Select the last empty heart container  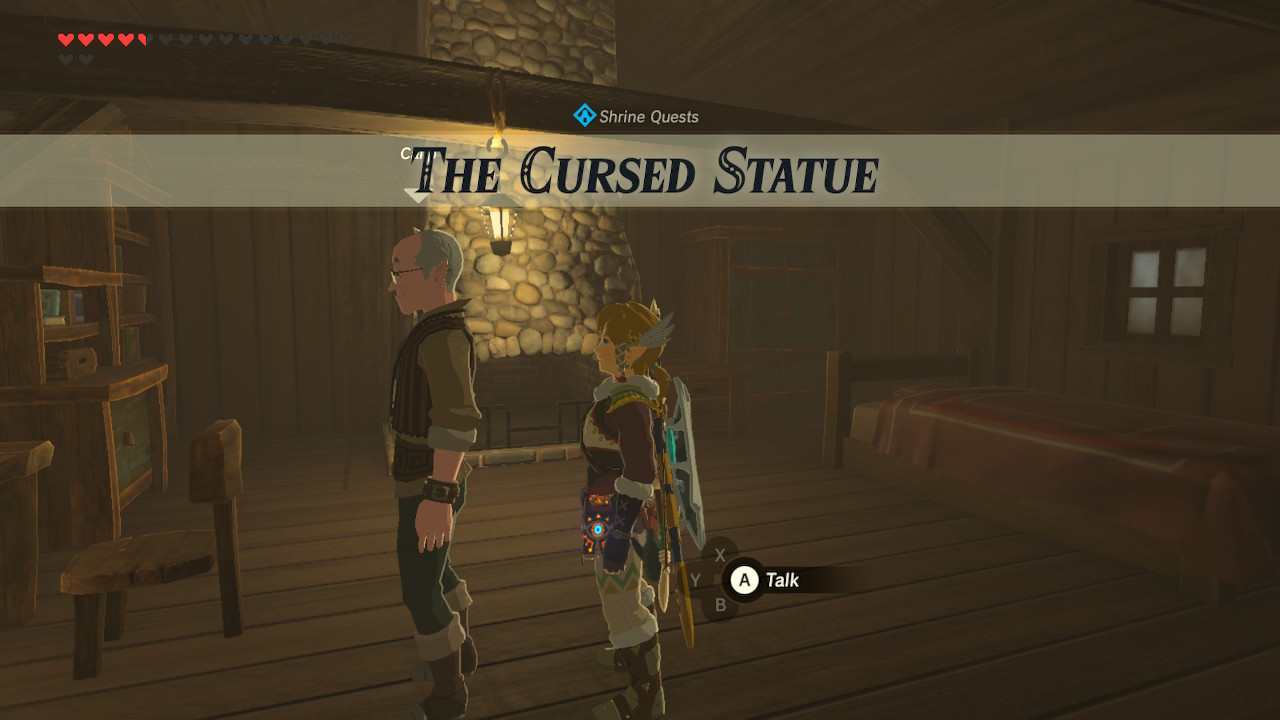347,40
